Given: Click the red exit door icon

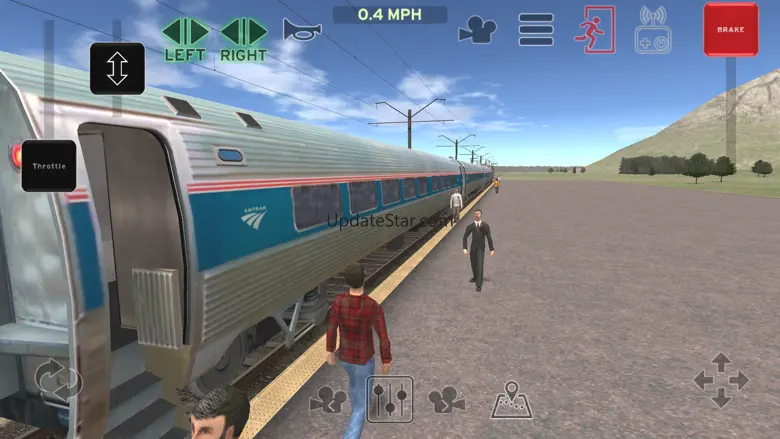Looking at the screenshot, I should point(594,29).
